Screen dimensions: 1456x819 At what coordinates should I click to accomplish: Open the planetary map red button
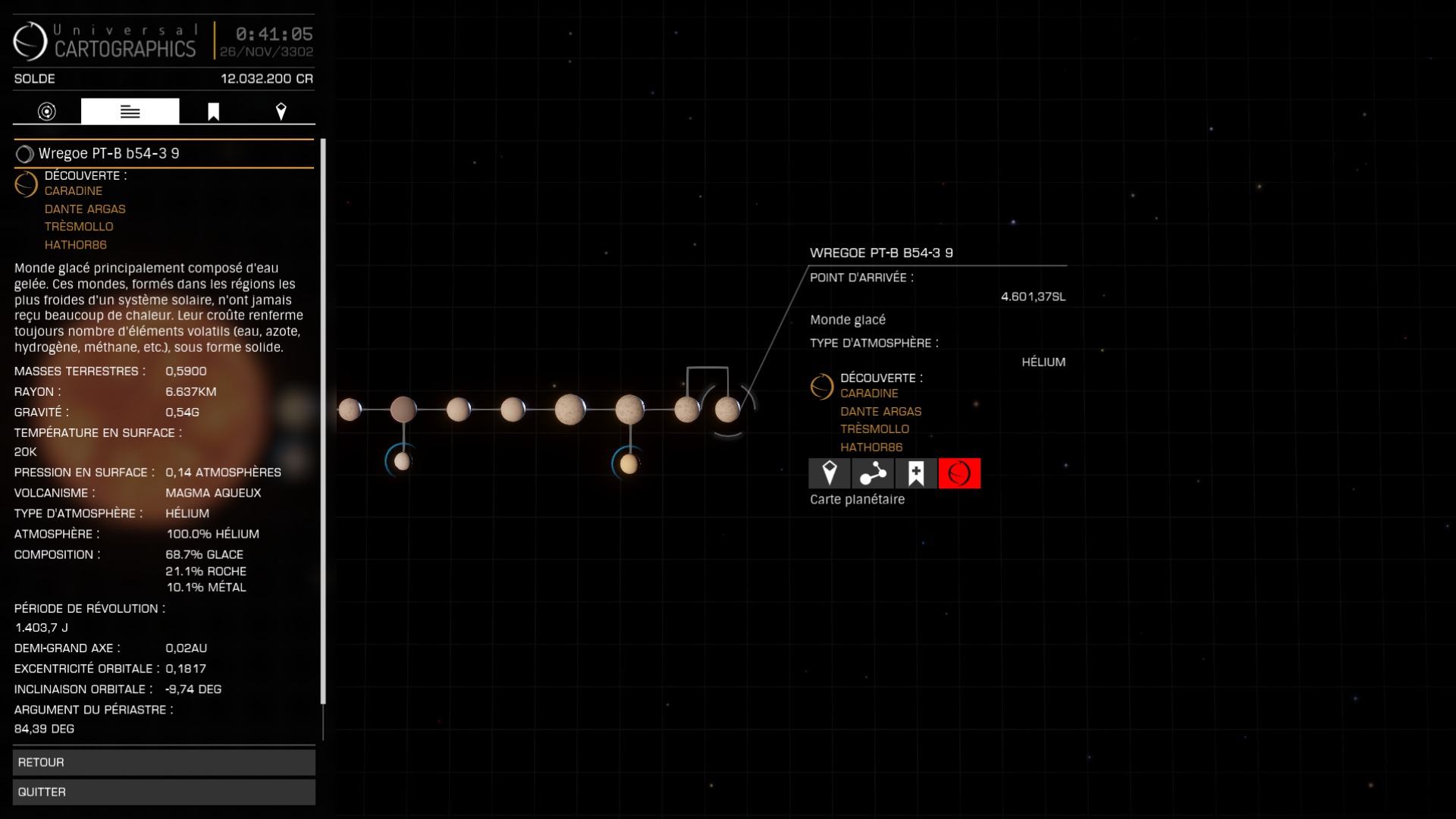959,473
